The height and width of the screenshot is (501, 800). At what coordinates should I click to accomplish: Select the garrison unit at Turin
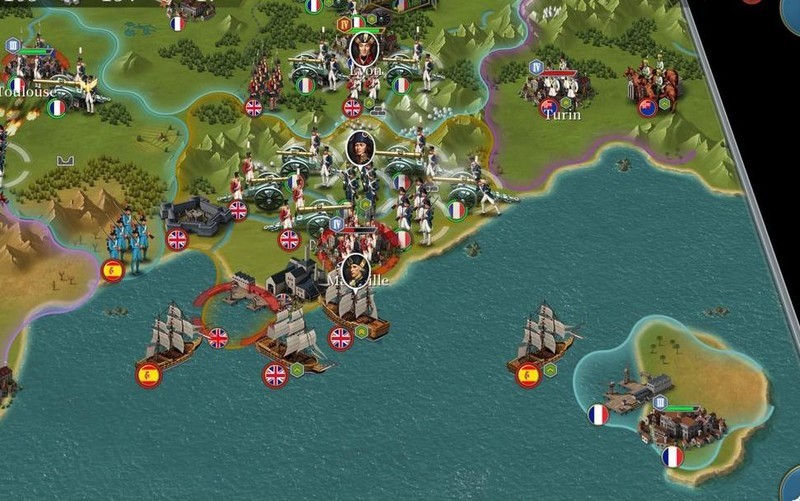[557, 89]
